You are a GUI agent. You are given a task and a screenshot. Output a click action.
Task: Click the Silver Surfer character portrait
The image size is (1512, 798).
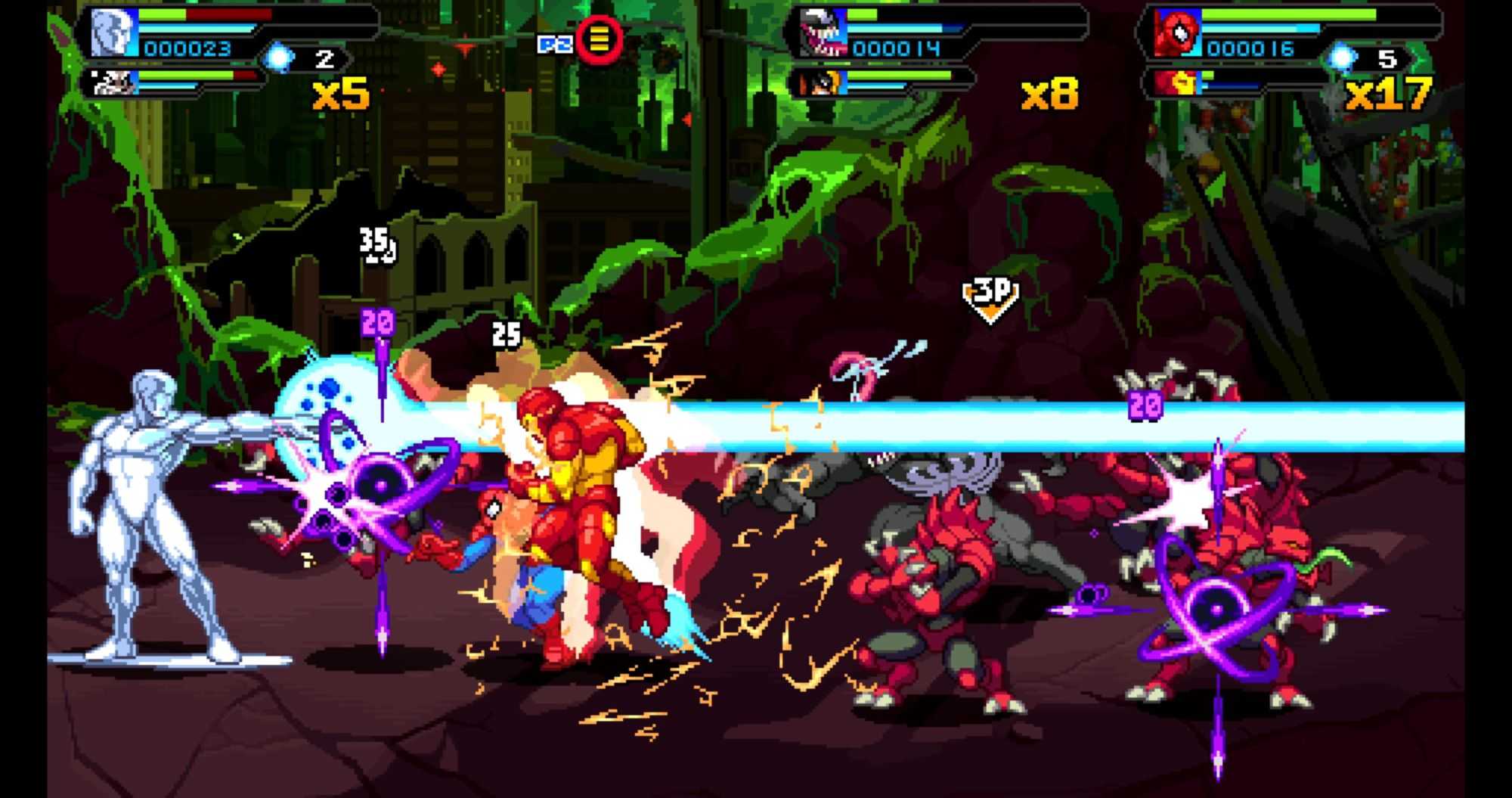pos(113,34)
